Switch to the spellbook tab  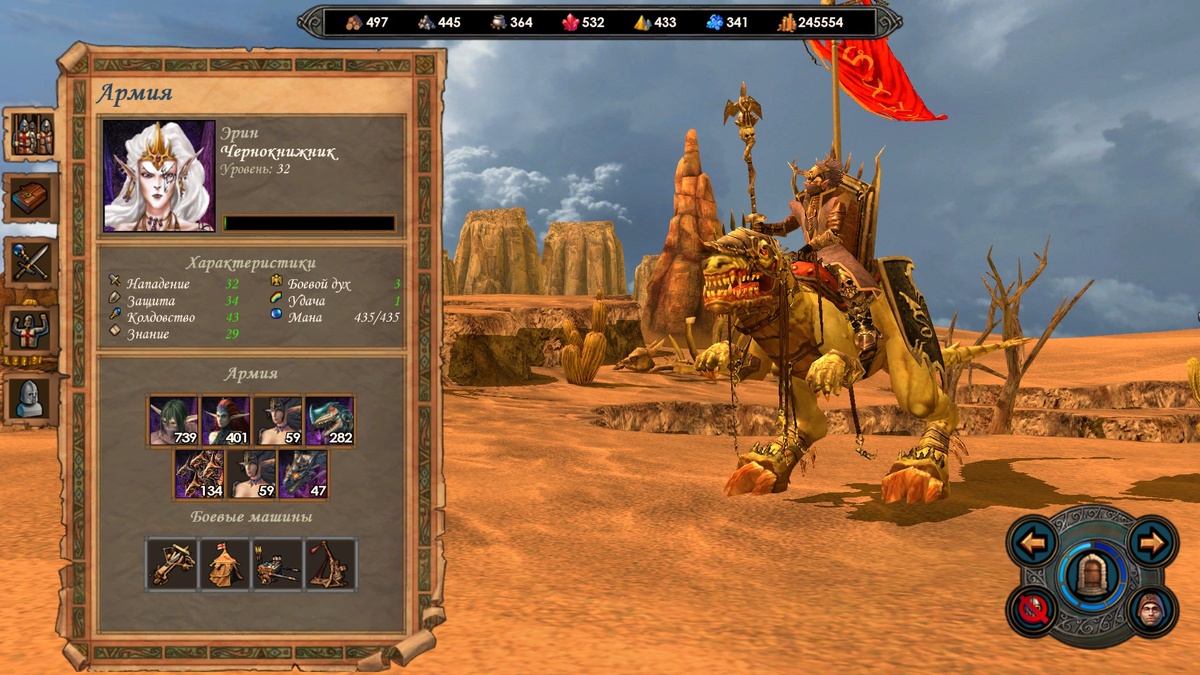pyautogui.click(x=31, y=198)
